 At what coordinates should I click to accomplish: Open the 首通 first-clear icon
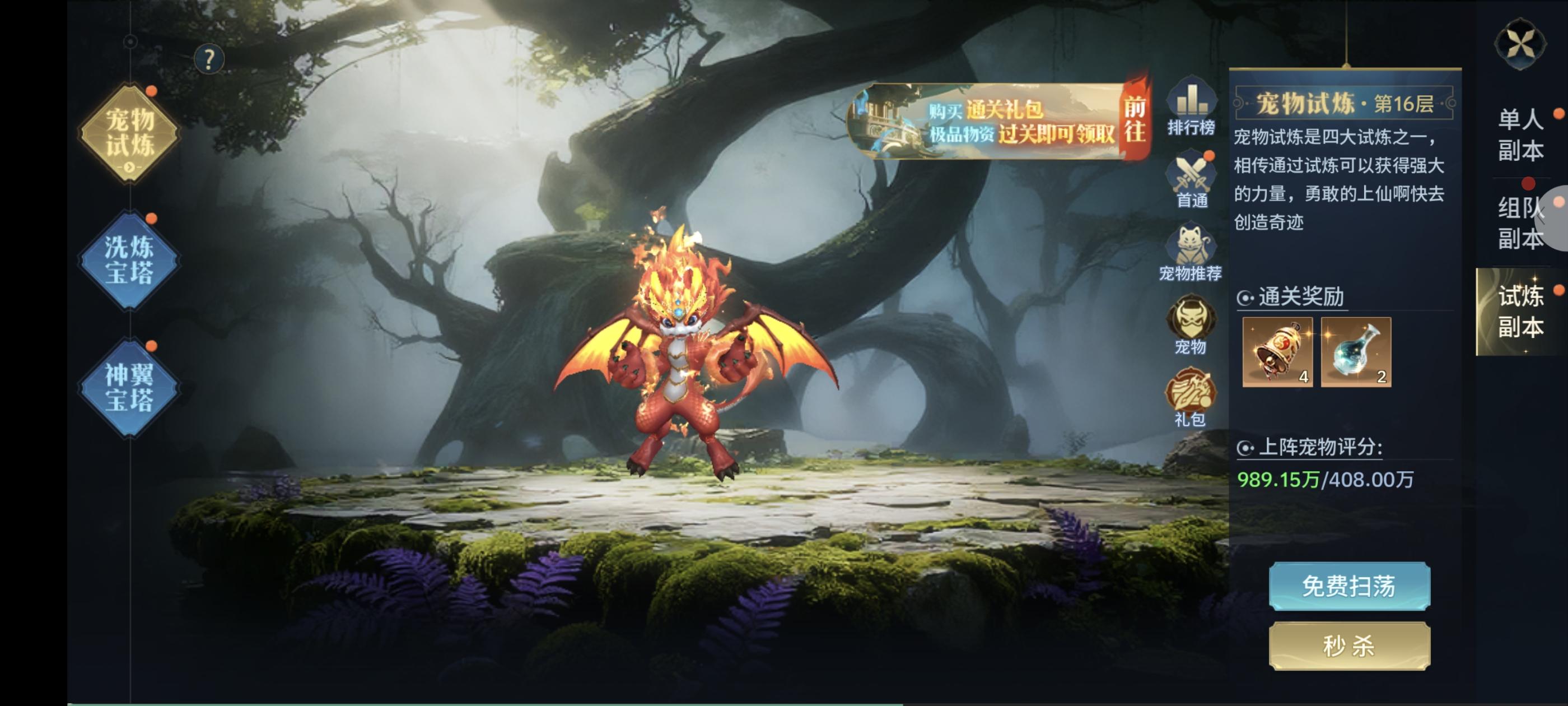[x=1191, y=181]
